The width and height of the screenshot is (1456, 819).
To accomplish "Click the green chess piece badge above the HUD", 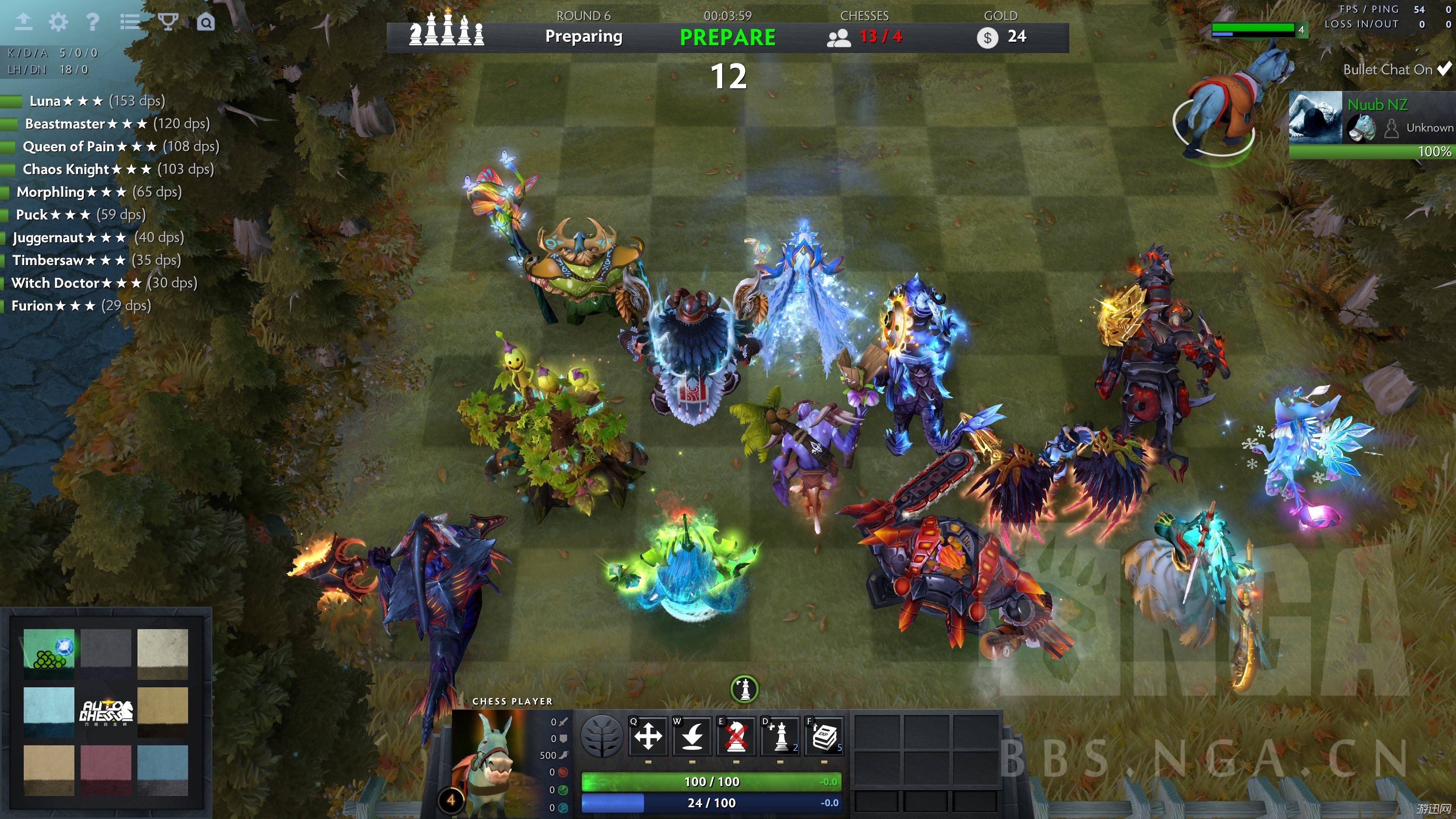I will point(744,689).
